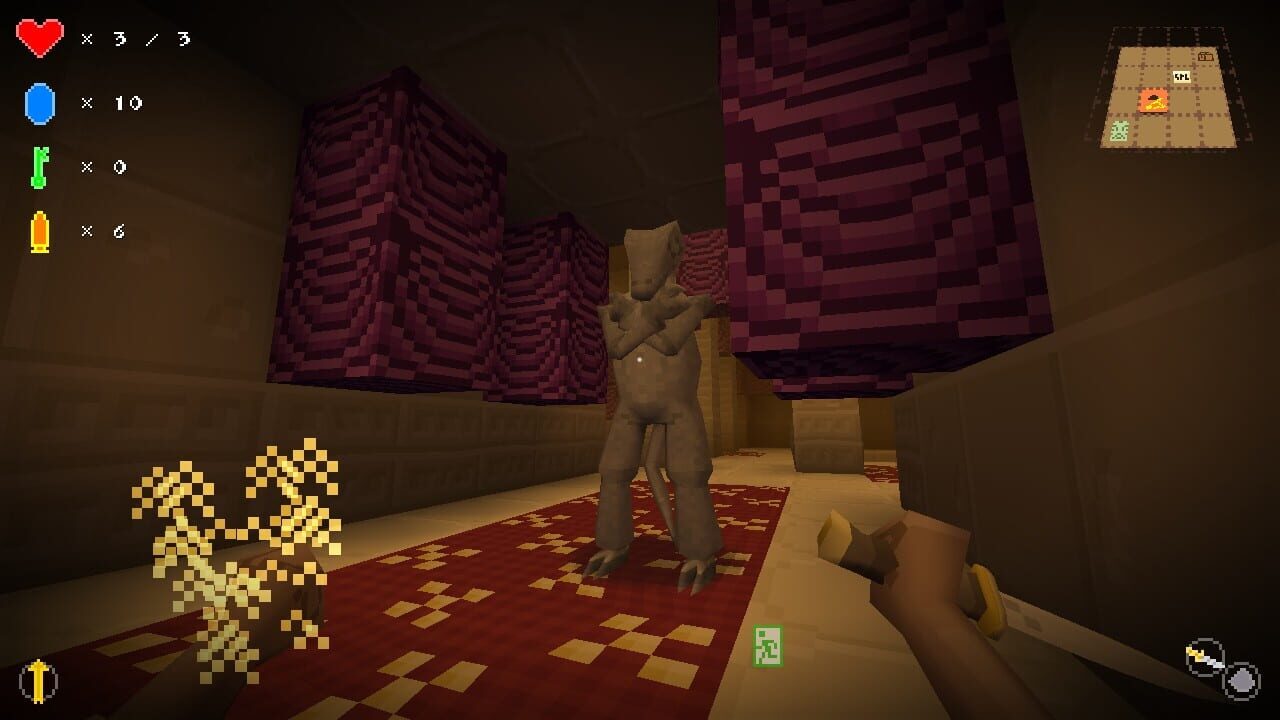Screen dimensions: 1280x720
Task: Select the blue gem counter icon
Action: click(x=38, y=102)
